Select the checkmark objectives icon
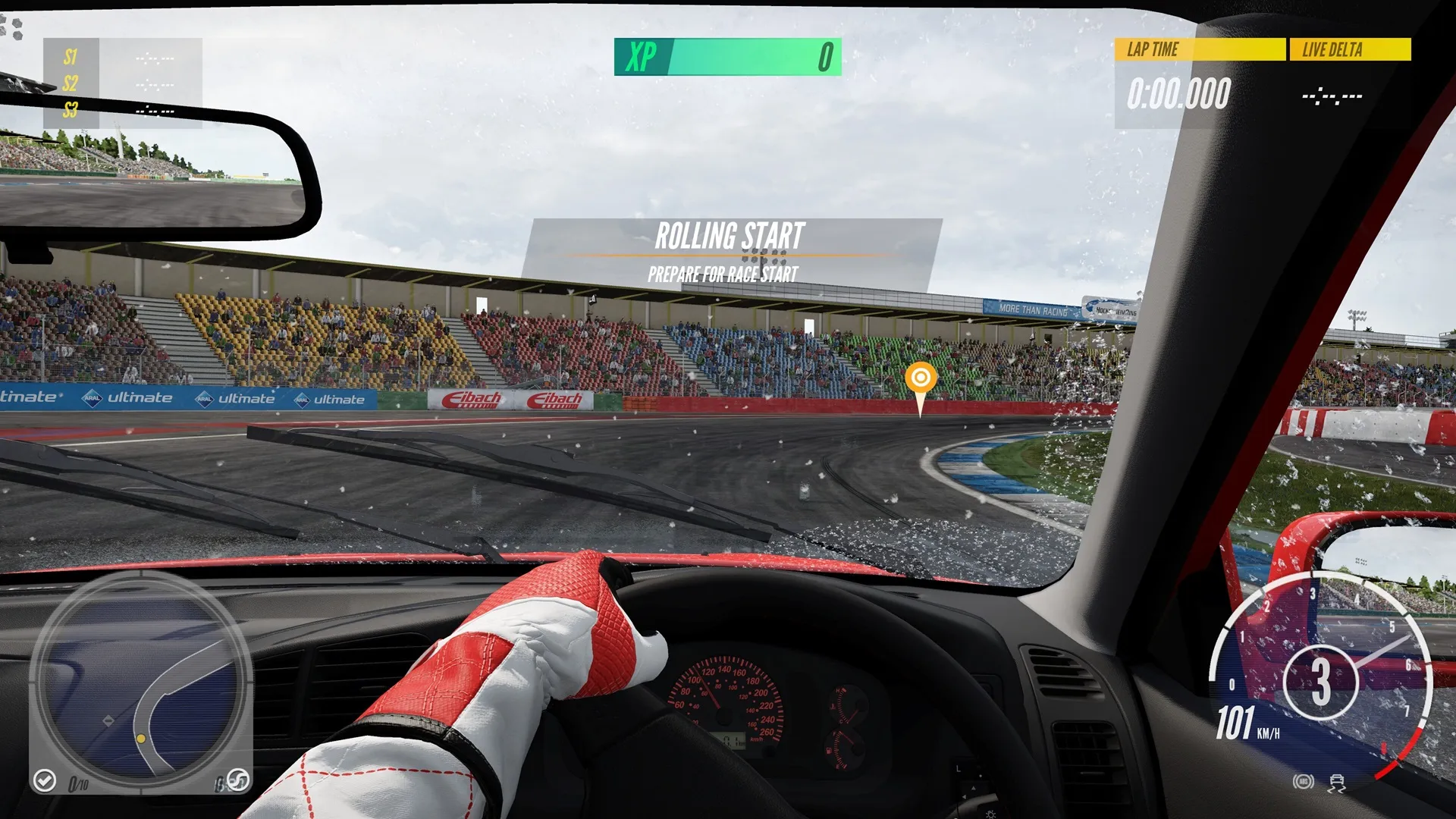 click(x=45, y=780)
